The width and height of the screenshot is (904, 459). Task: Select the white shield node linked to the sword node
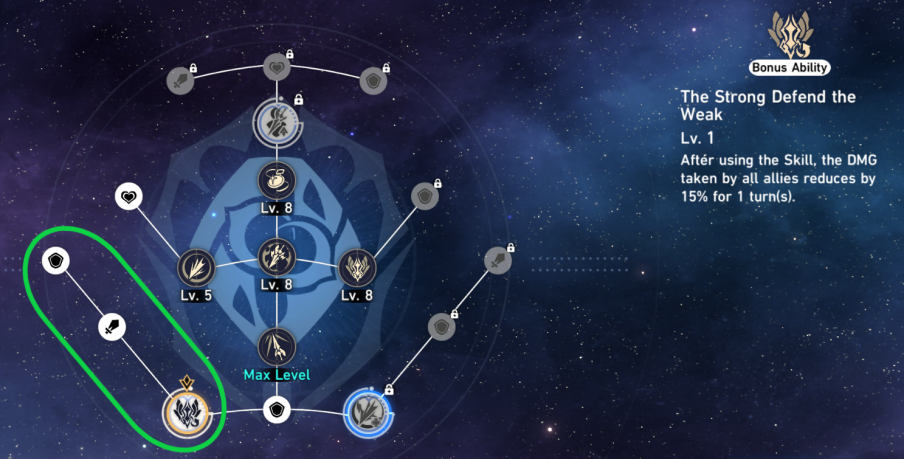click(x=56, y=262)
